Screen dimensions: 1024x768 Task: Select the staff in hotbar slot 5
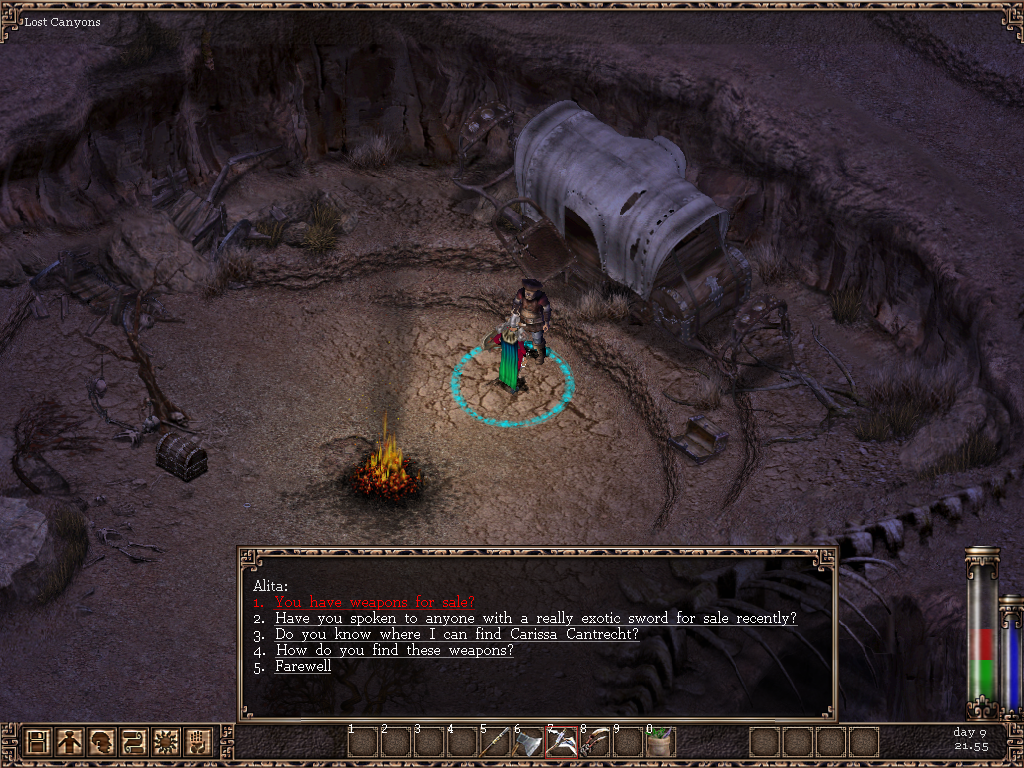click(x=495, y=742)
